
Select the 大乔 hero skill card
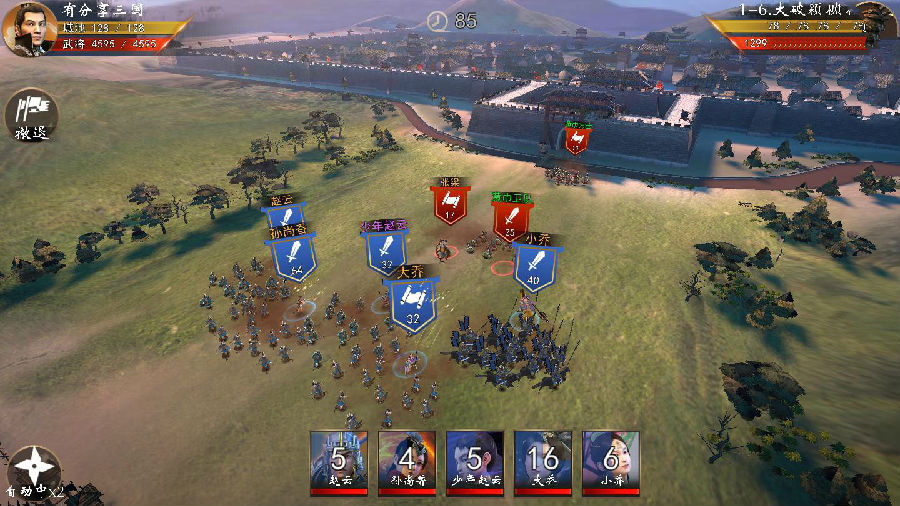point(543,462)
